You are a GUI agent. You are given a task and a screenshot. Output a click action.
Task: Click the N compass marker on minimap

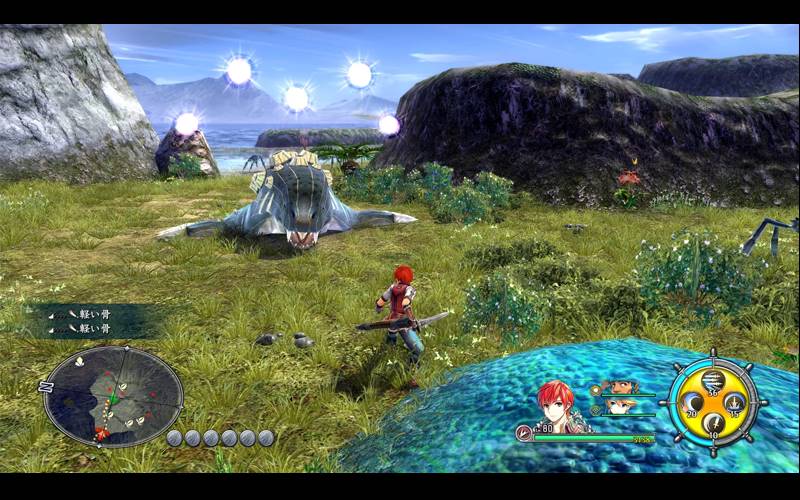(x=44, y=386)
